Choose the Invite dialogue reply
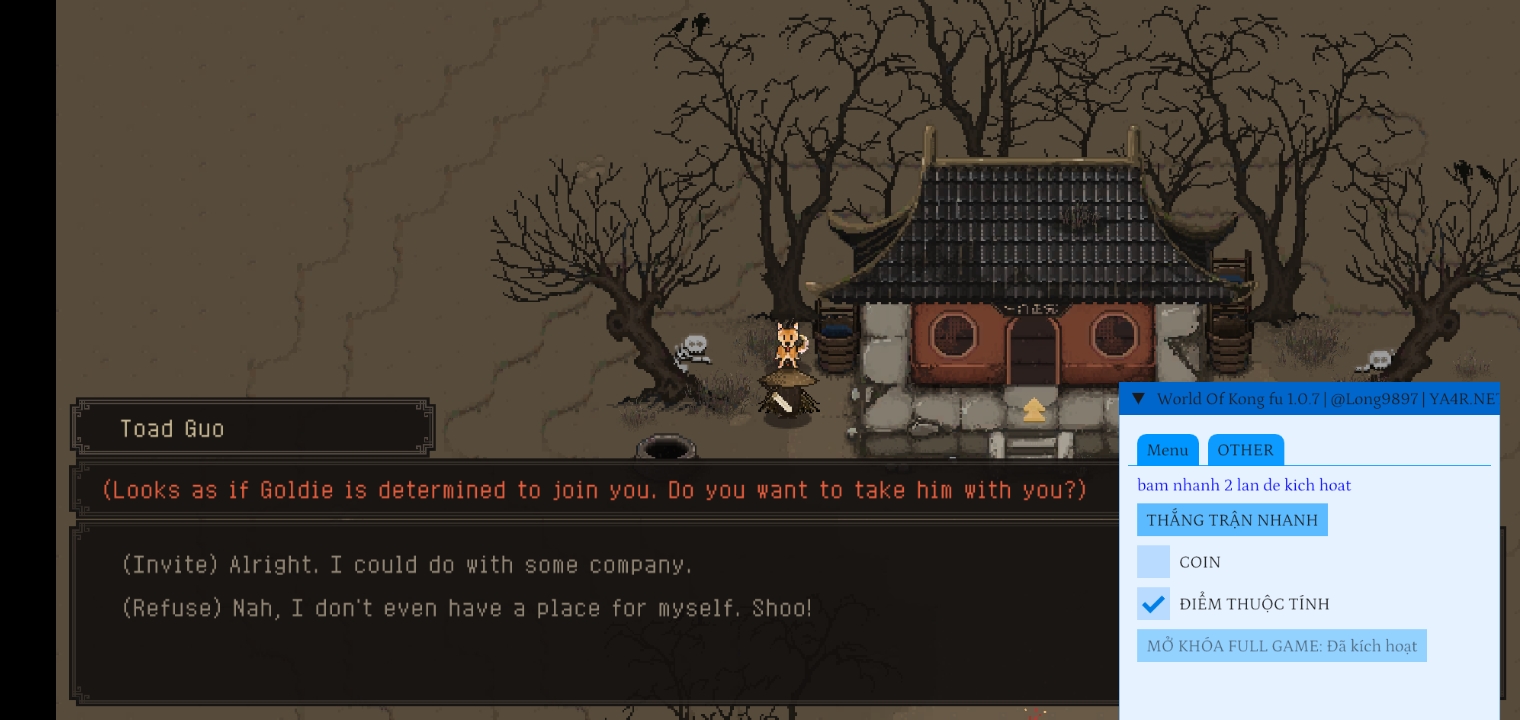This screenshot has height=720, width=1520. pos(406,565)
